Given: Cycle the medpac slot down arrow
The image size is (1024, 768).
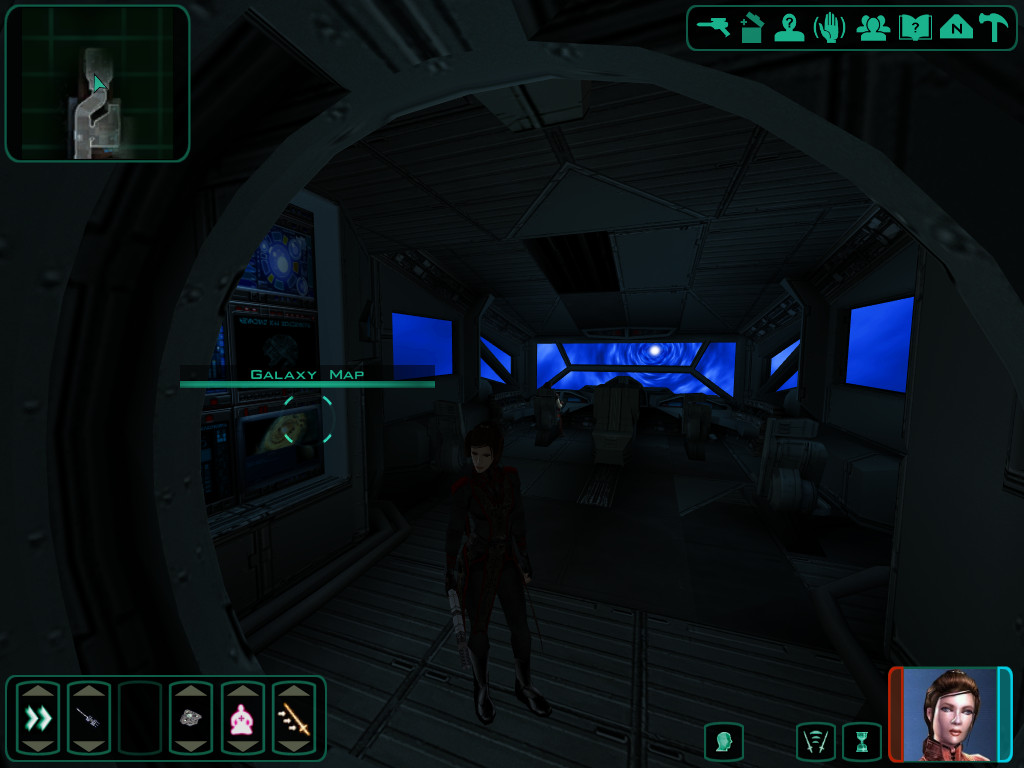Looking at the screenshot, I should tap(242, 746).
